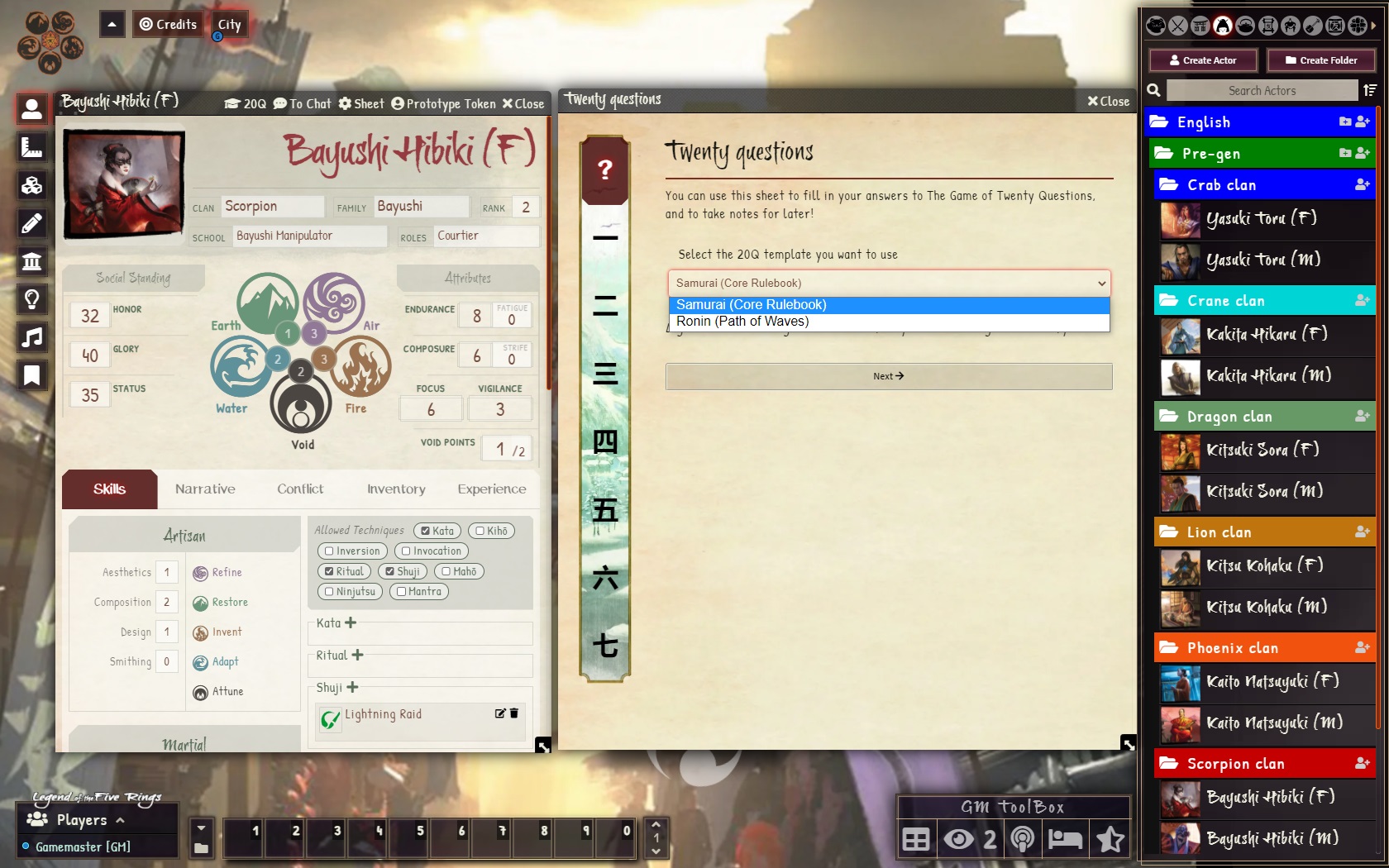The image size is (1389, 868).
Task: Open the Narrative tab
Action: tap(205, 489)
